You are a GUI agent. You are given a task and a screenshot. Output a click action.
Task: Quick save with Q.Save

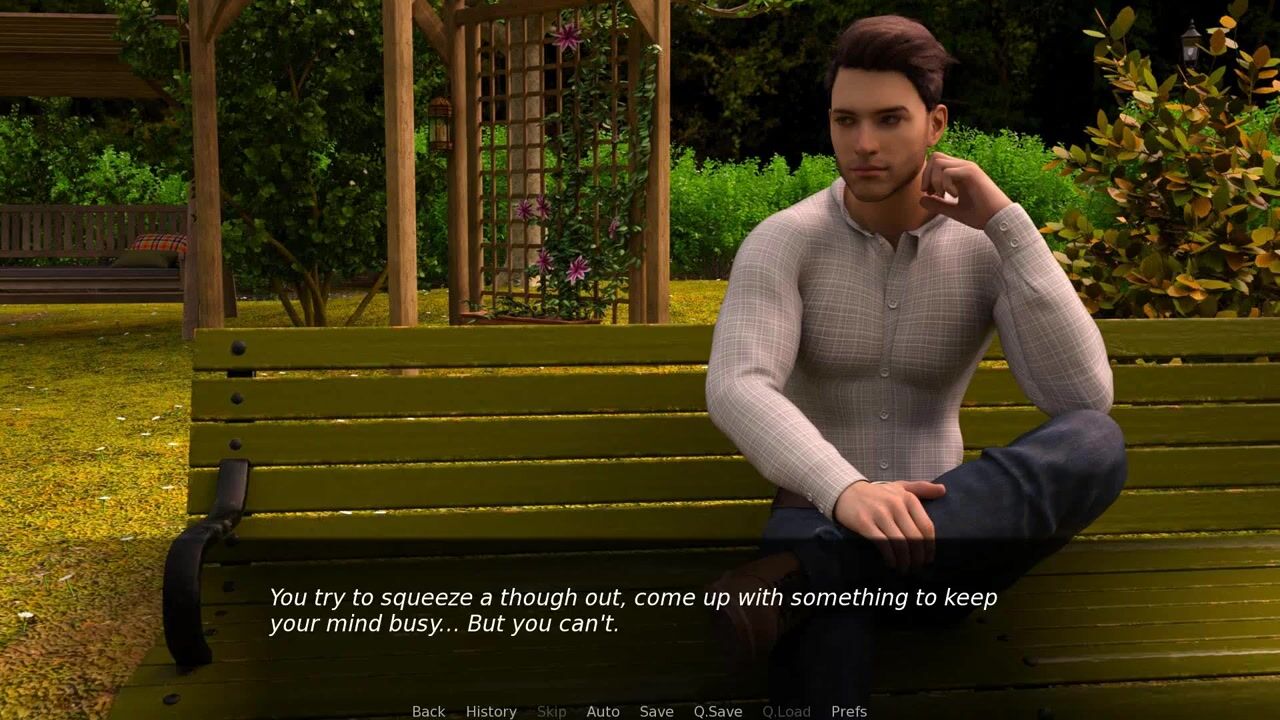click(717, 711)
